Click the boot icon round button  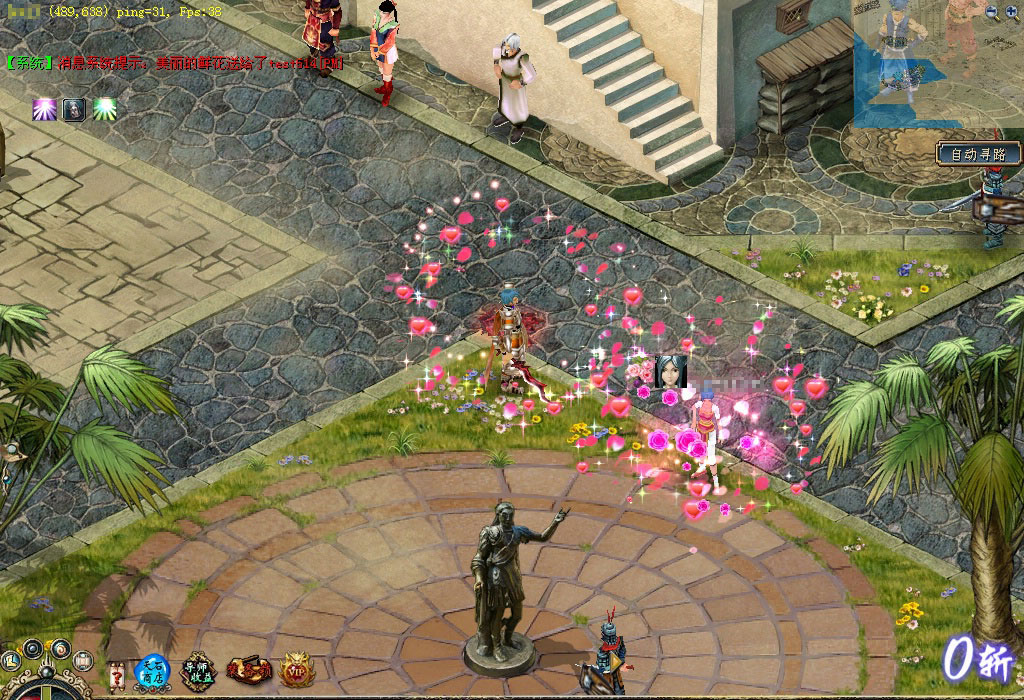12,661
